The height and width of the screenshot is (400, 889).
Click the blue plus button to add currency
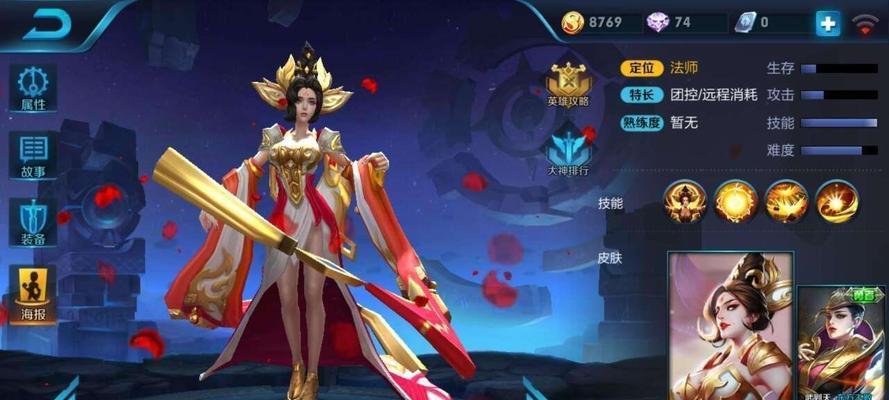tap(827, 23)
